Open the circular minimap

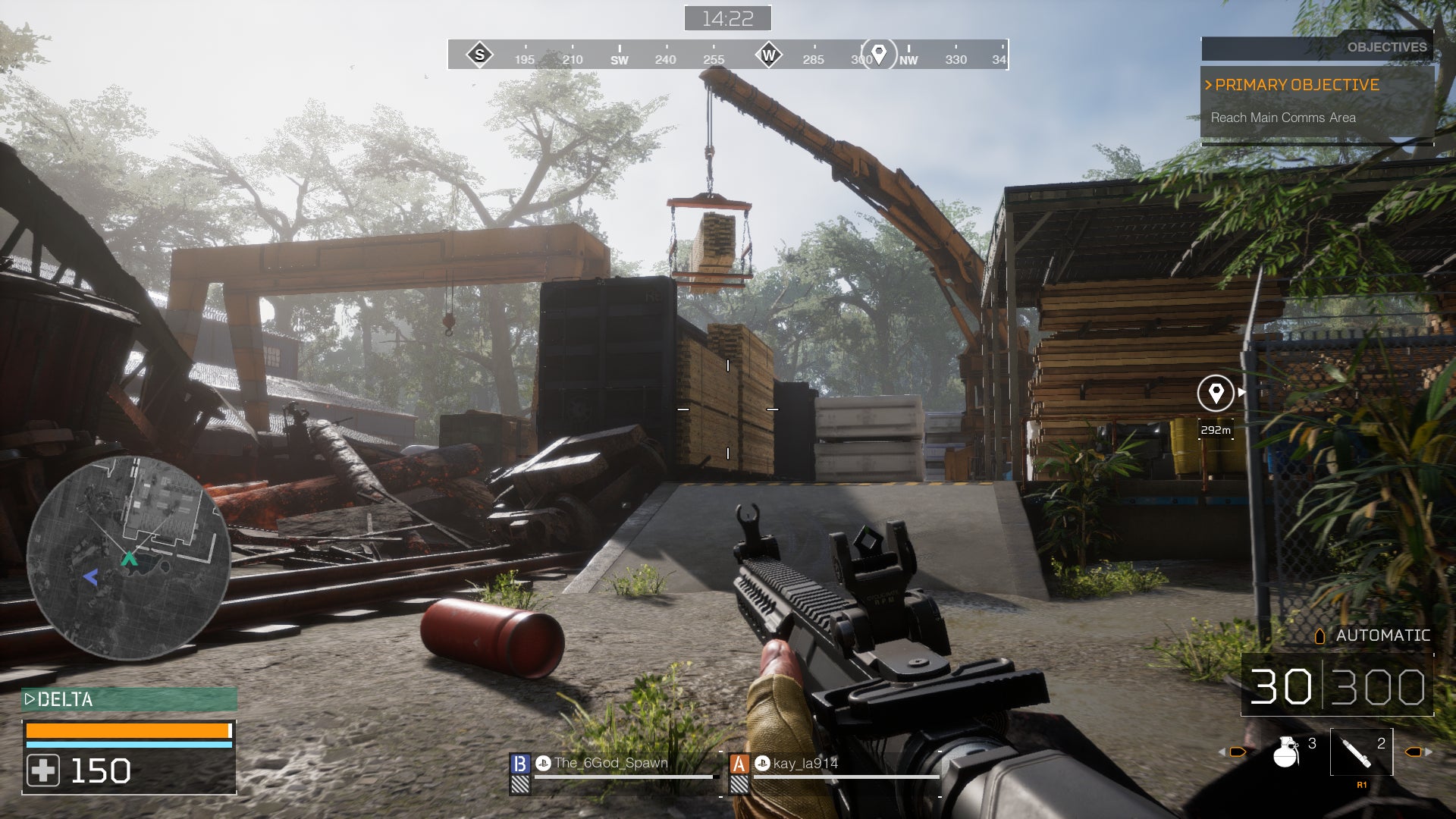[128, 558]
